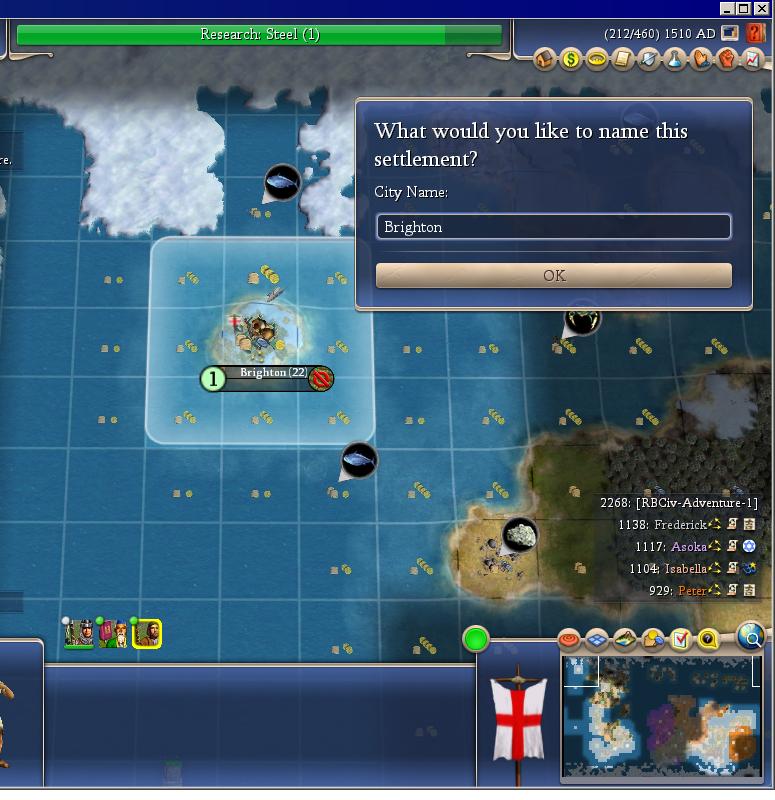
Task: Open the Military Advisor shield icon
Action: [649, 60]
